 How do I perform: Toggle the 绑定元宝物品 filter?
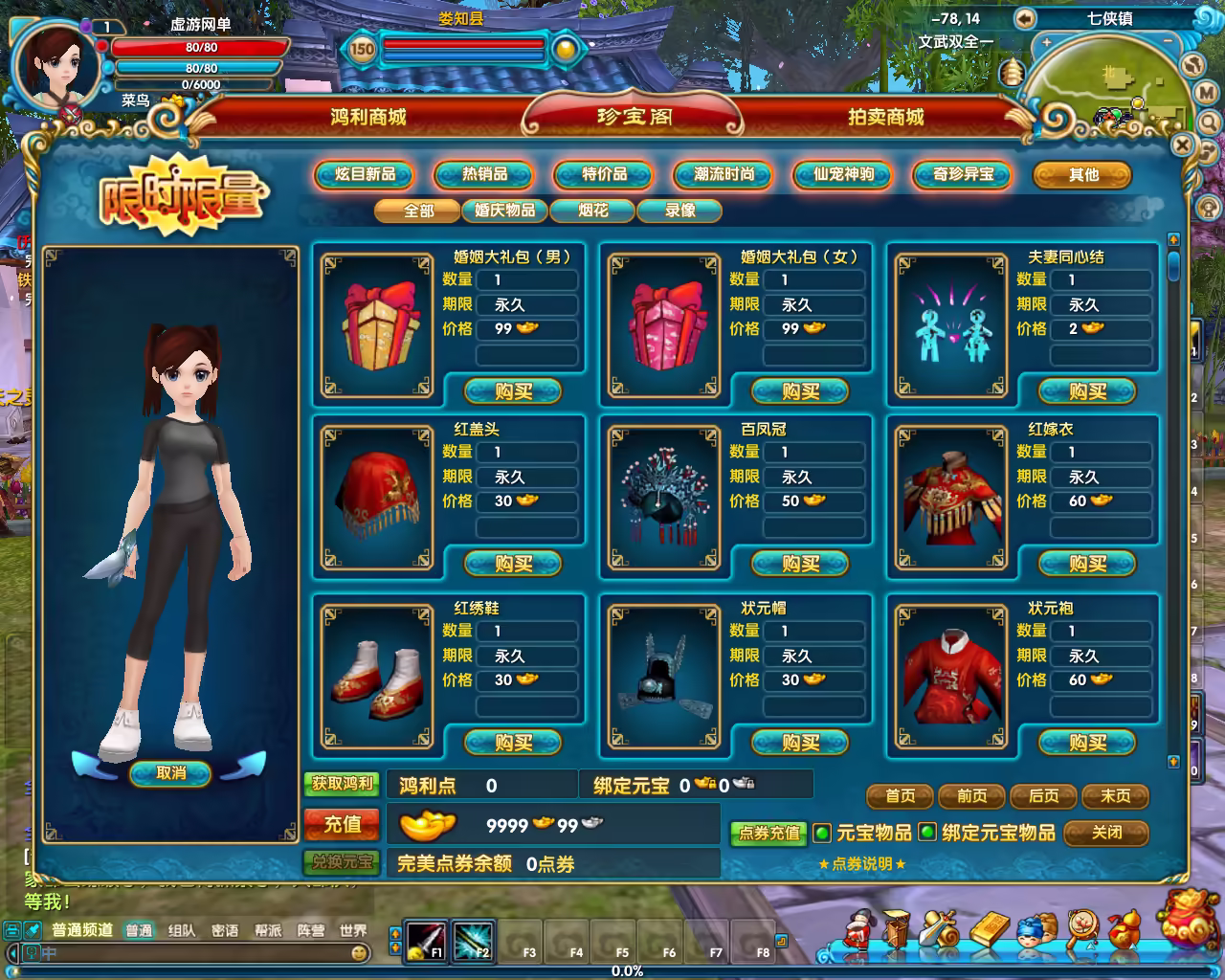[926, 833]
